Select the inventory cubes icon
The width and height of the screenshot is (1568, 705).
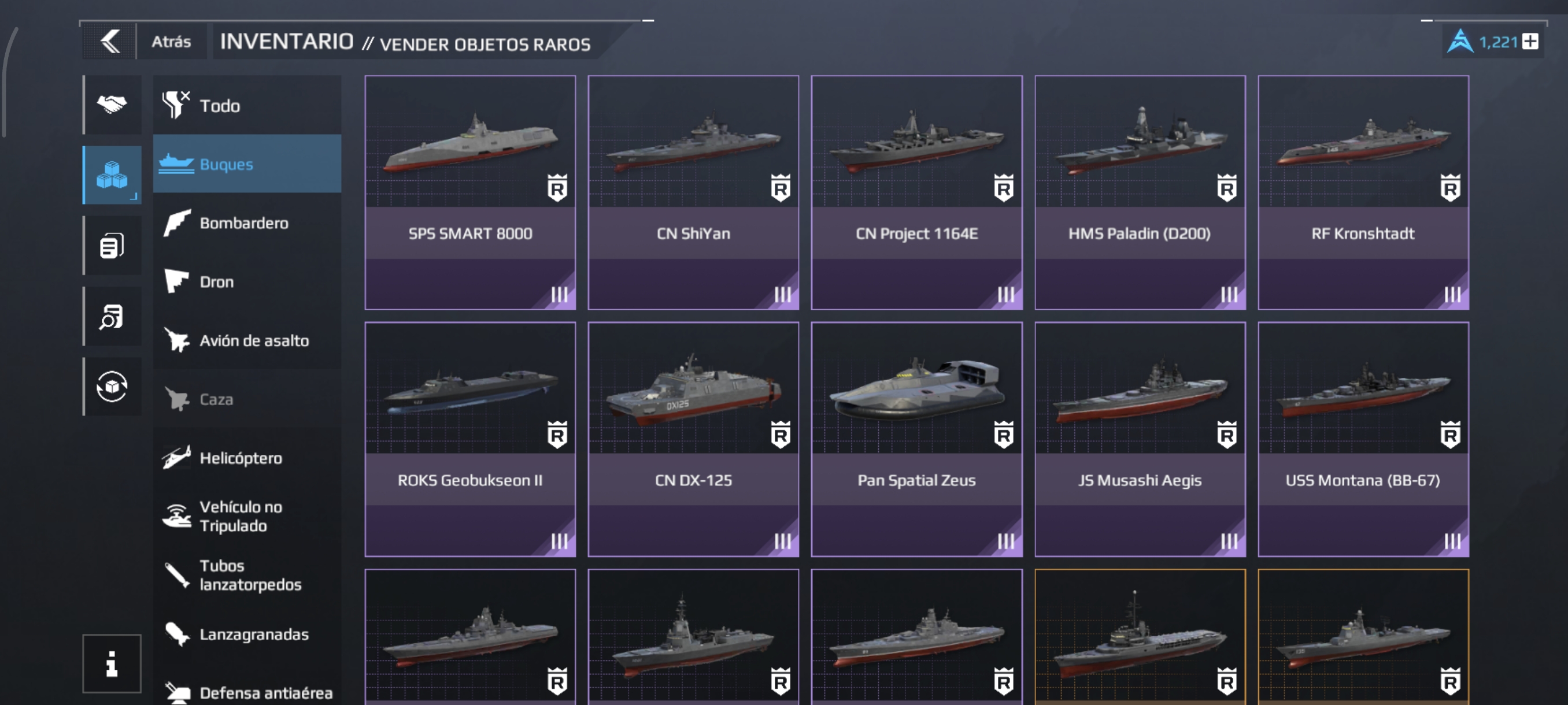click(112, 175)
